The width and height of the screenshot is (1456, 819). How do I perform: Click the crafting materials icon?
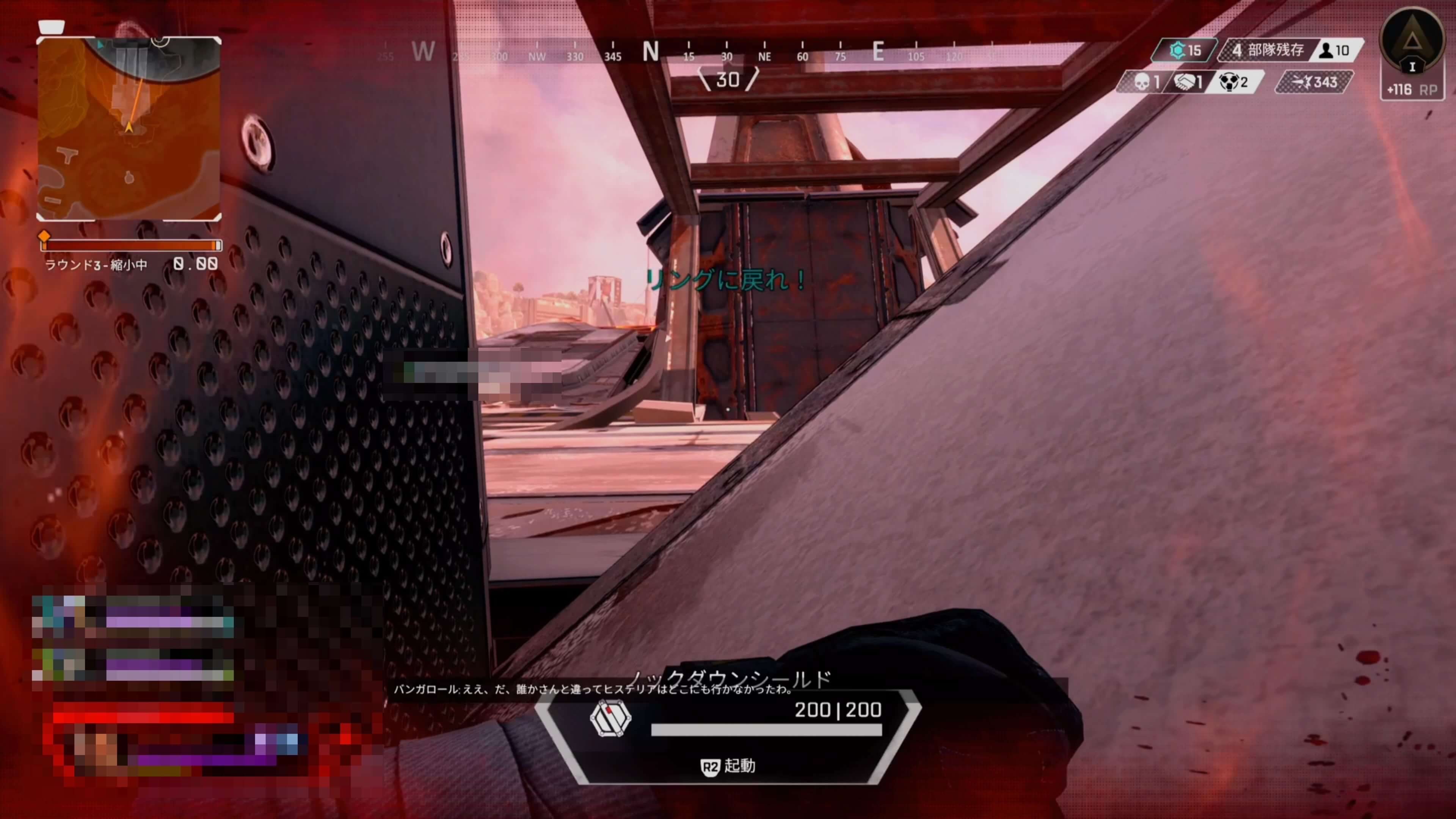coord(1177,50)
